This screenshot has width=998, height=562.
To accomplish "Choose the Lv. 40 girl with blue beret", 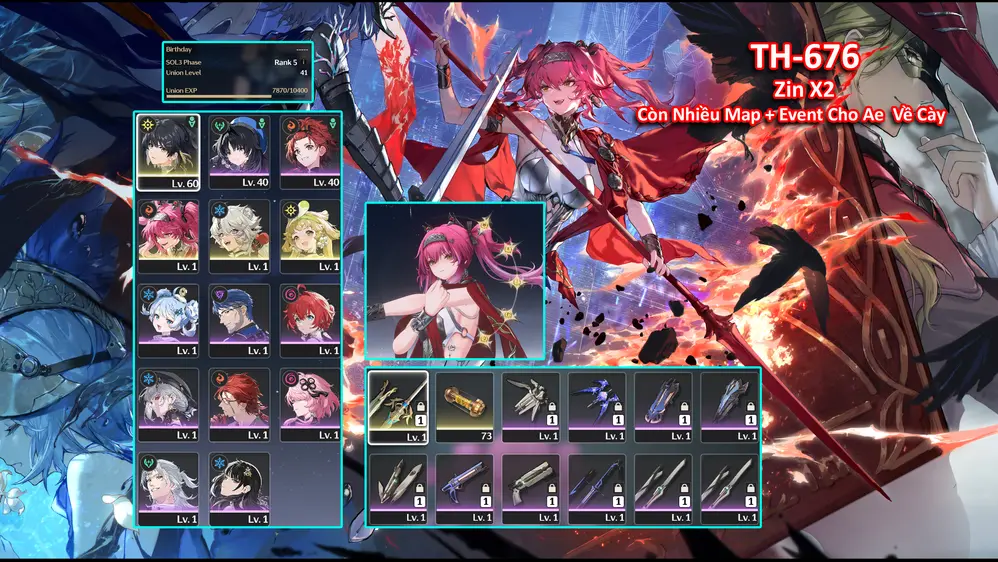I will point(239,152).
